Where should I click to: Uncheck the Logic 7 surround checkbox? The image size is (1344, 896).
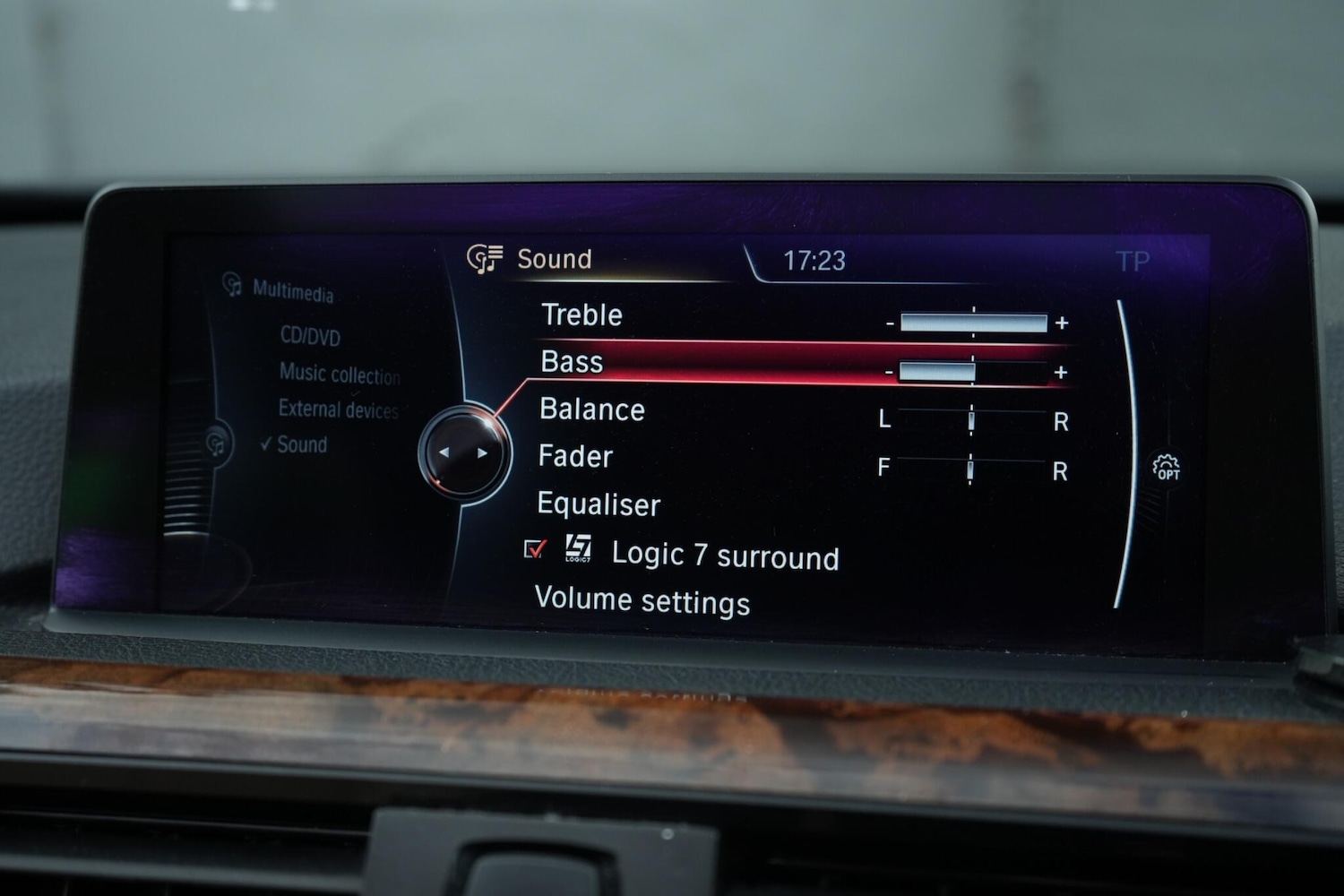click(537, 550)
